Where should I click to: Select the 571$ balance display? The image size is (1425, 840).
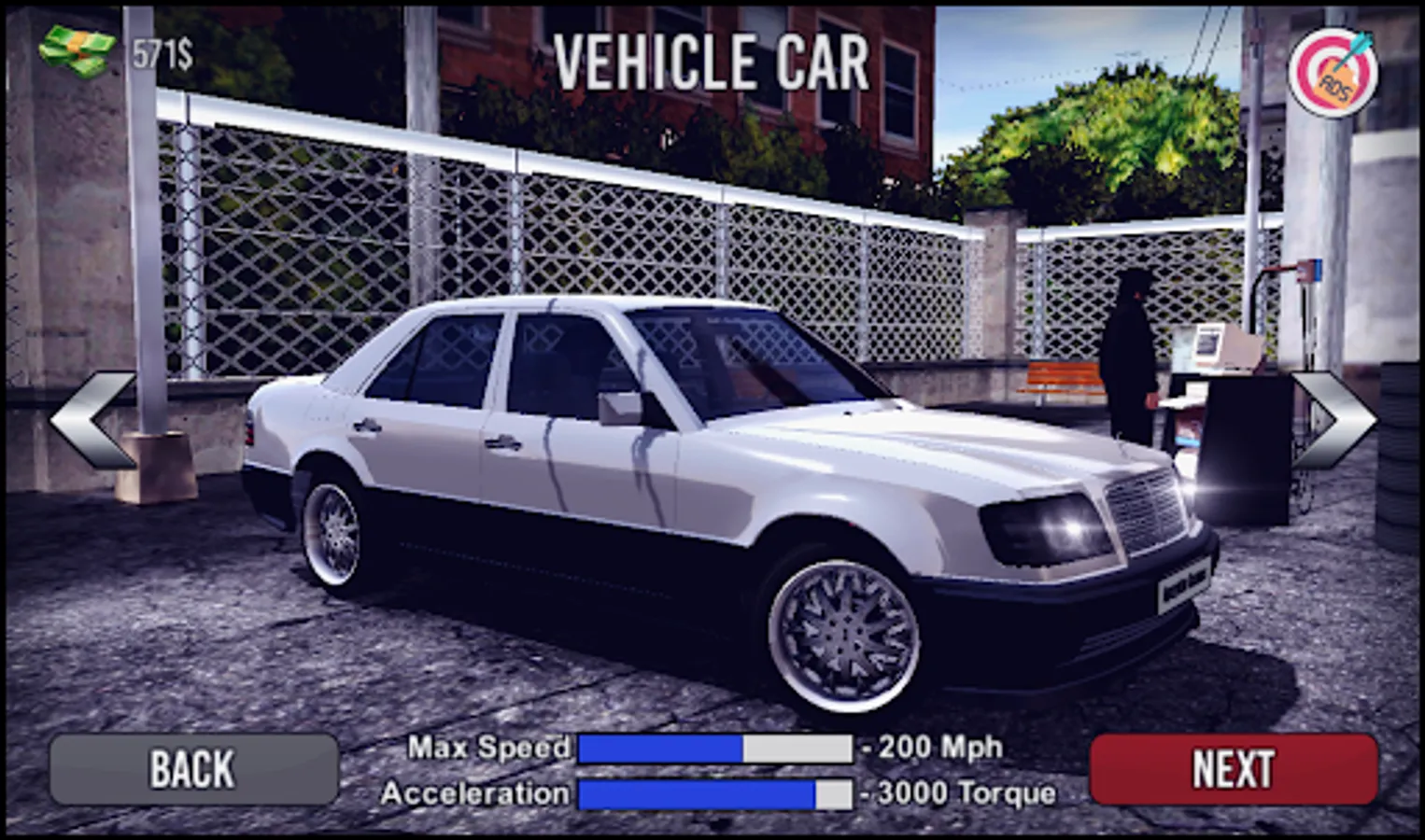[162, 54]
